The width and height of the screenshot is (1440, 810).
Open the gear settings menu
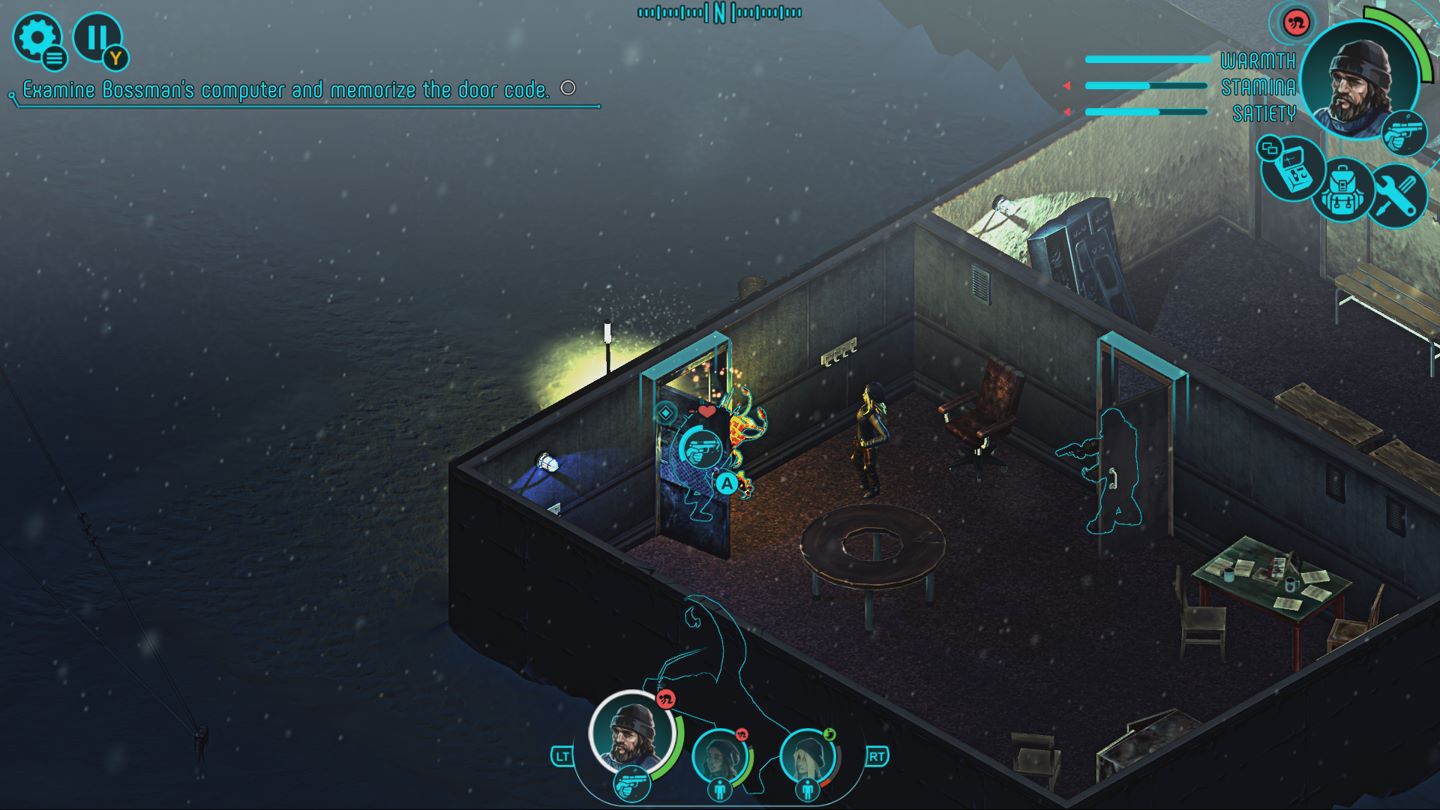37,38
